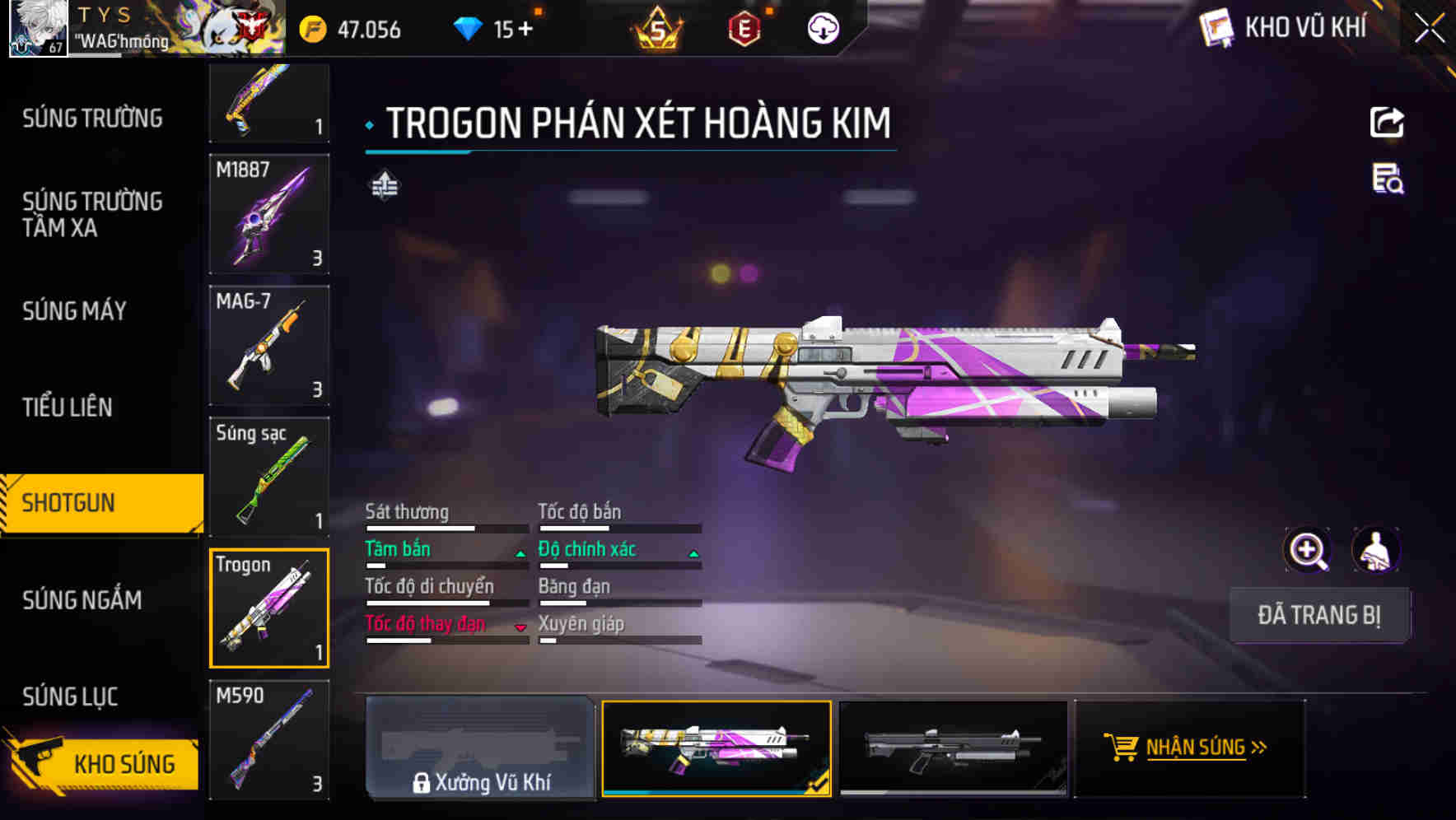Choose the M590 shotgun slot

269,739
